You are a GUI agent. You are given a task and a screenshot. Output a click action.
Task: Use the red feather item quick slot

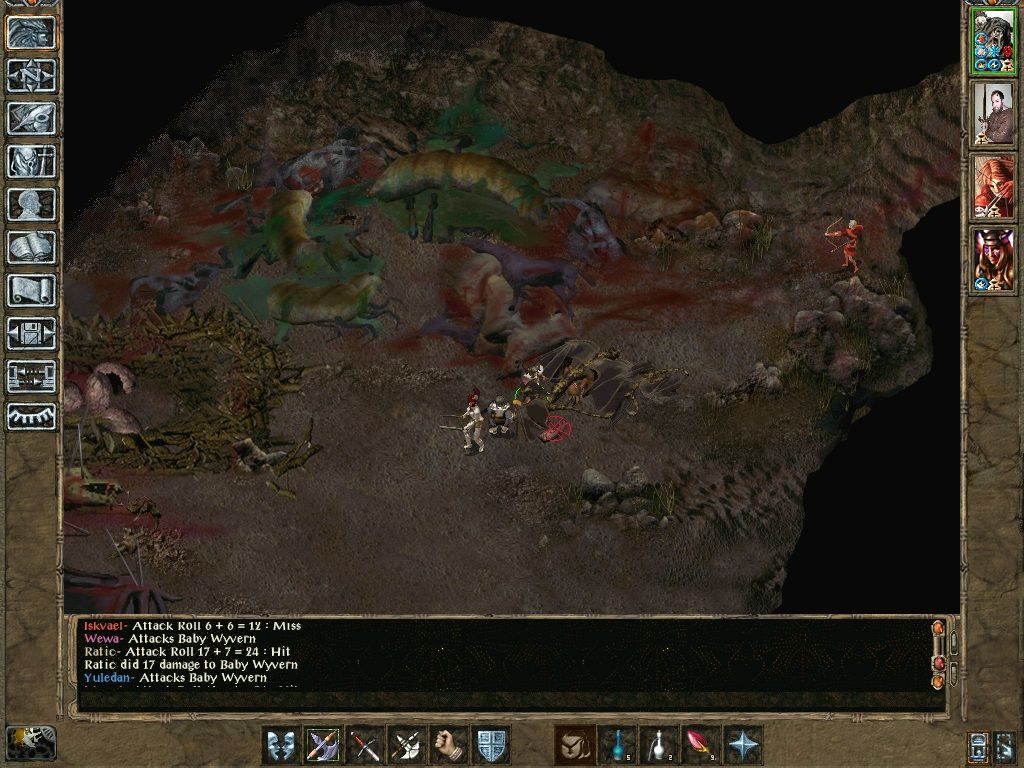(x=701, y=745)
